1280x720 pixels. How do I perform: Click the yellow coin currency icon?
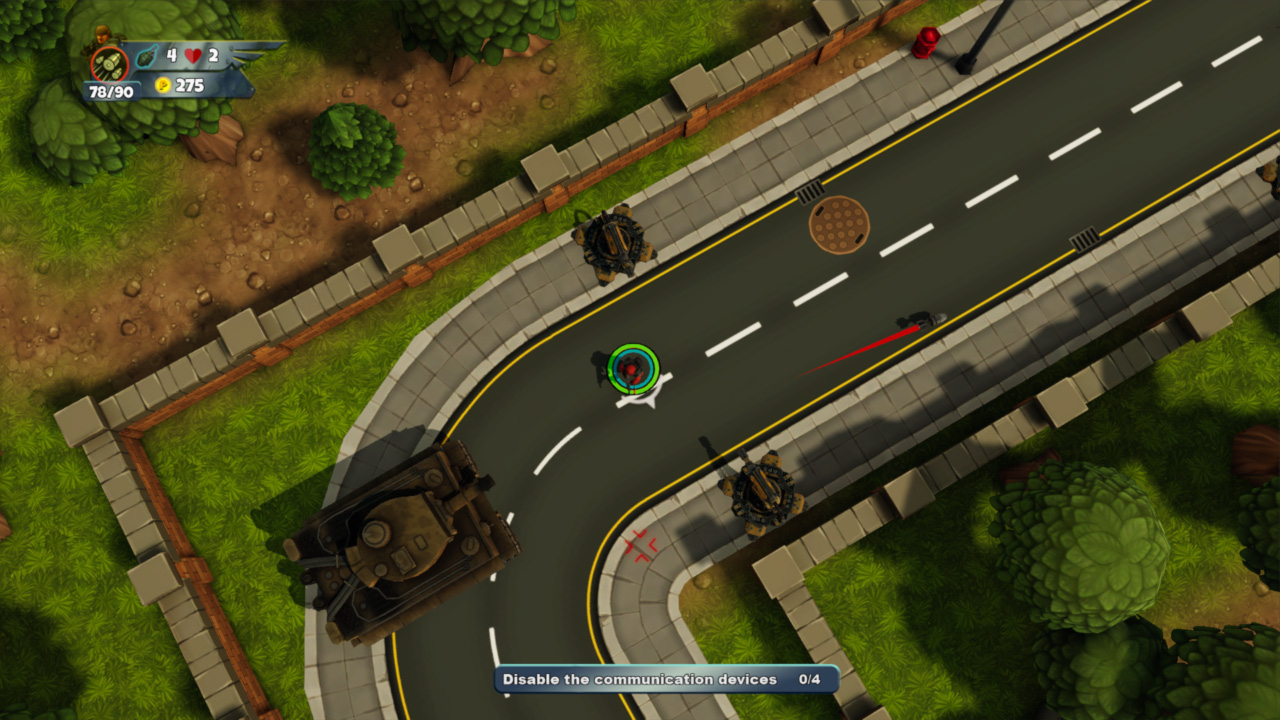pos(162,85)
